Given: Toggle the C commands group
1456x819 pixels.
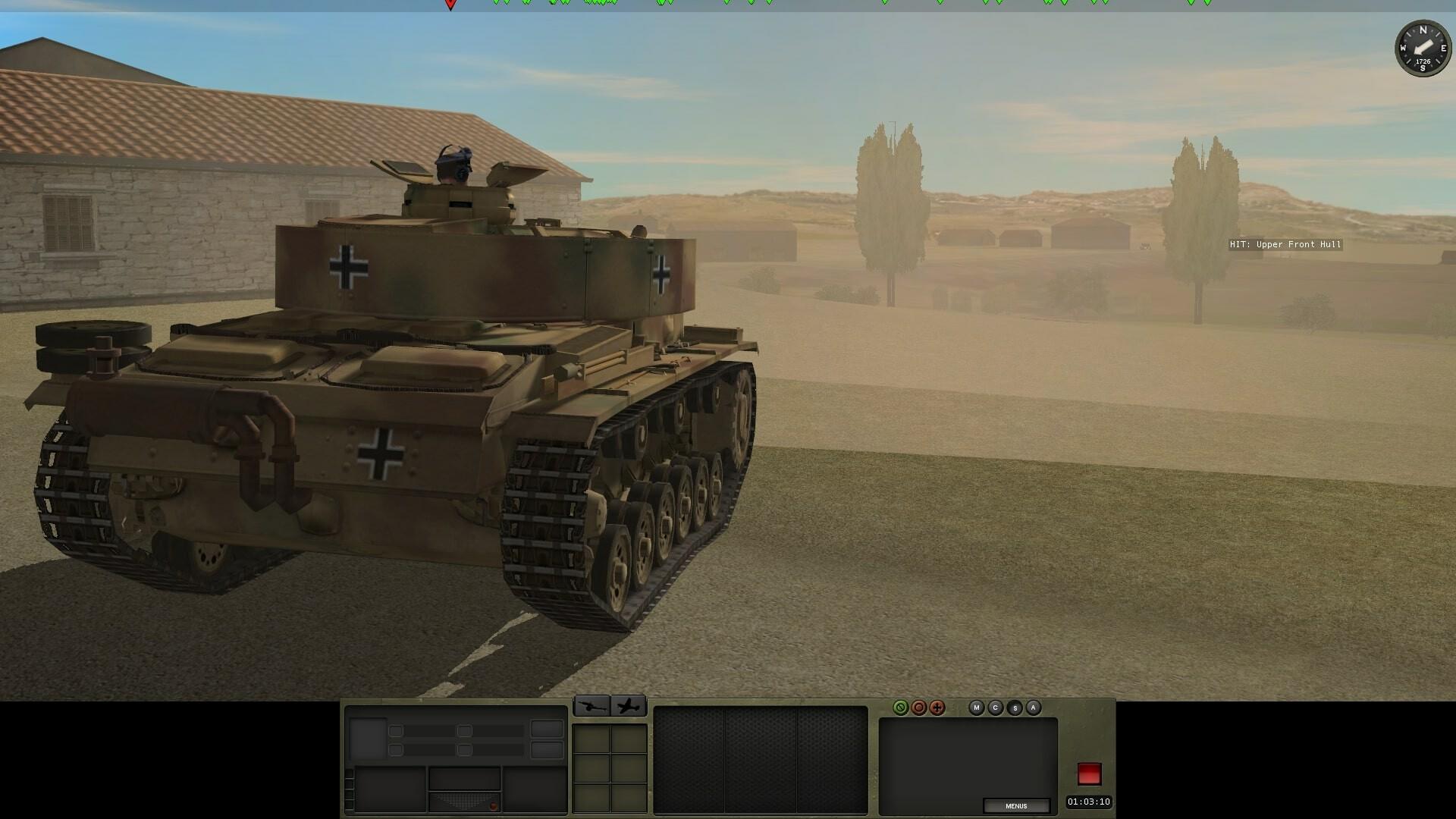Looking at the screenshot, I should (996, 708).
